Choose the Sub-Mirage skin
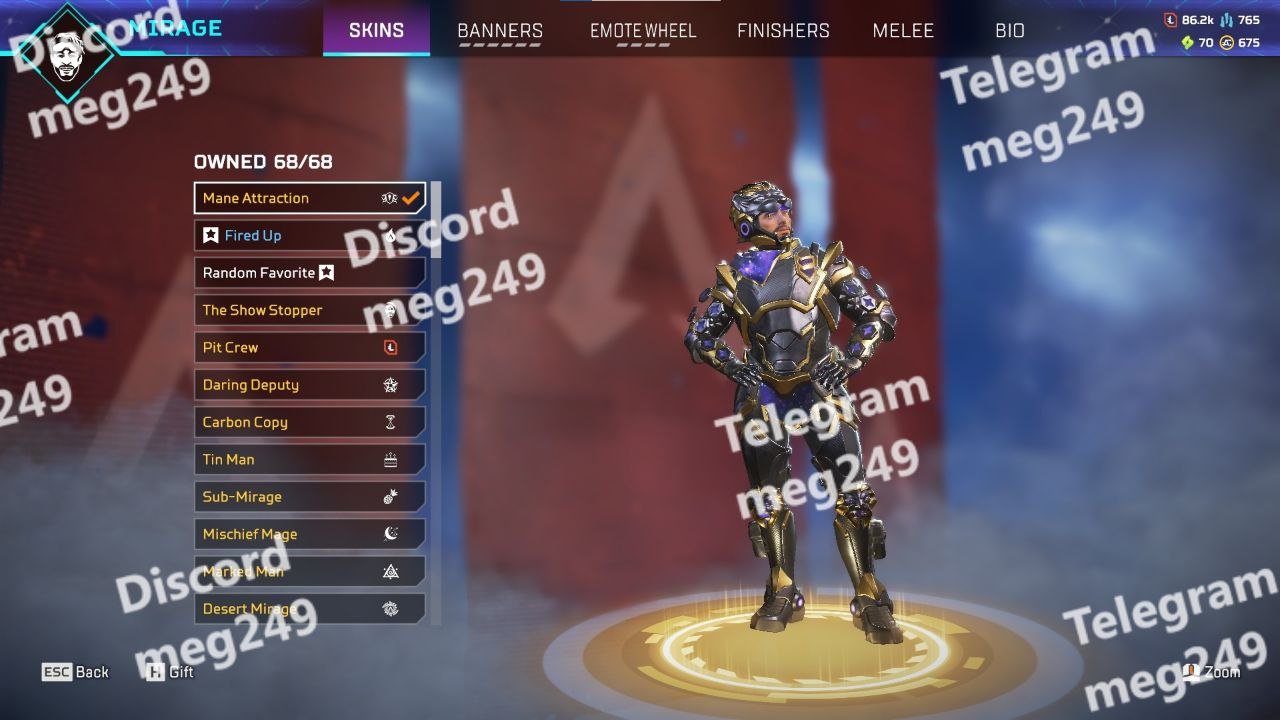This screenshot has width=1280, height=720. pos(309,497)
